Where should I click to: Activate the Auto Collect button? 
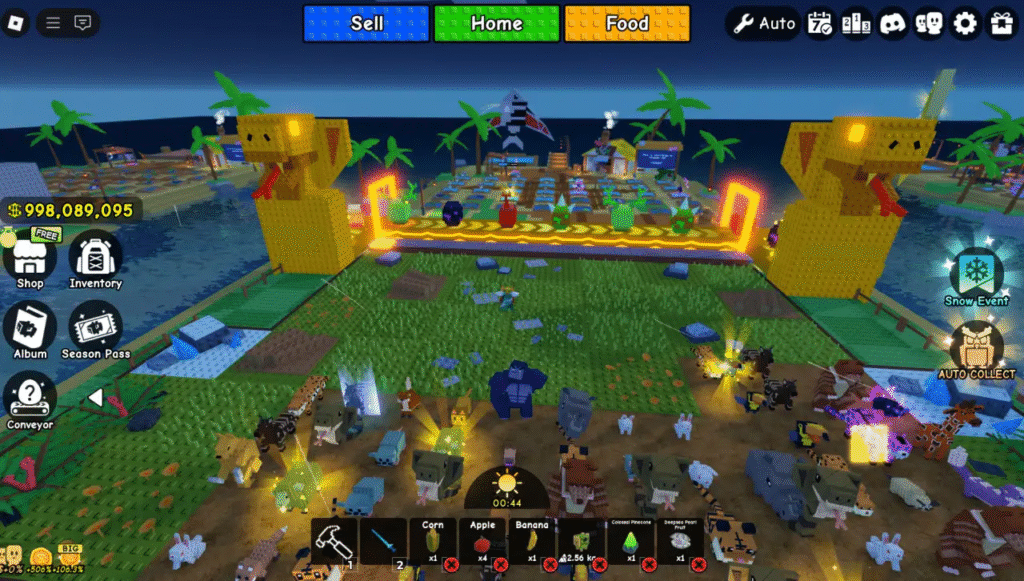click(976, 349)
